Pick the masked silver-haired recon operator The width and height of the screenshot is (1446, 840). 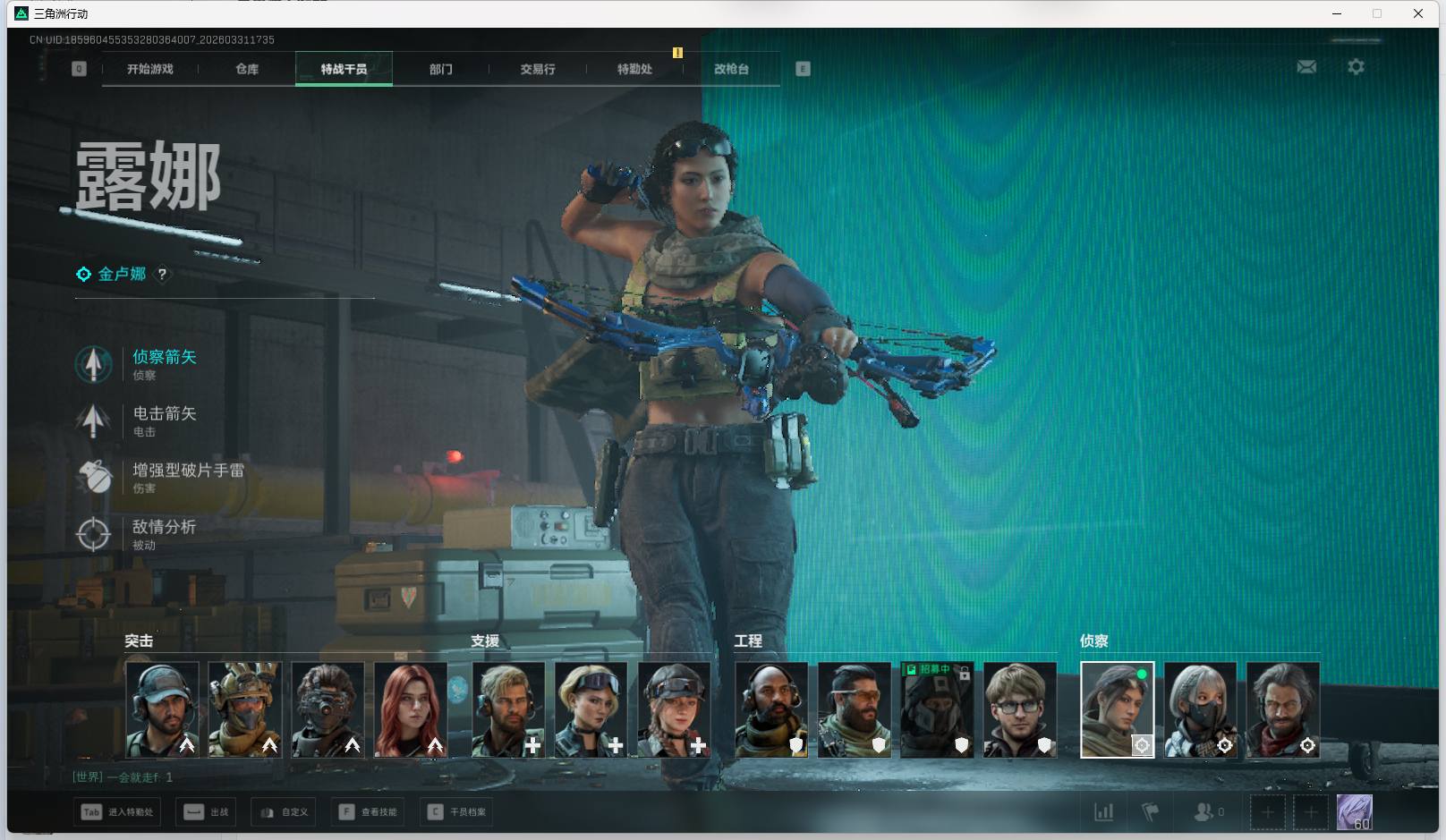[x=1200, y=709]
